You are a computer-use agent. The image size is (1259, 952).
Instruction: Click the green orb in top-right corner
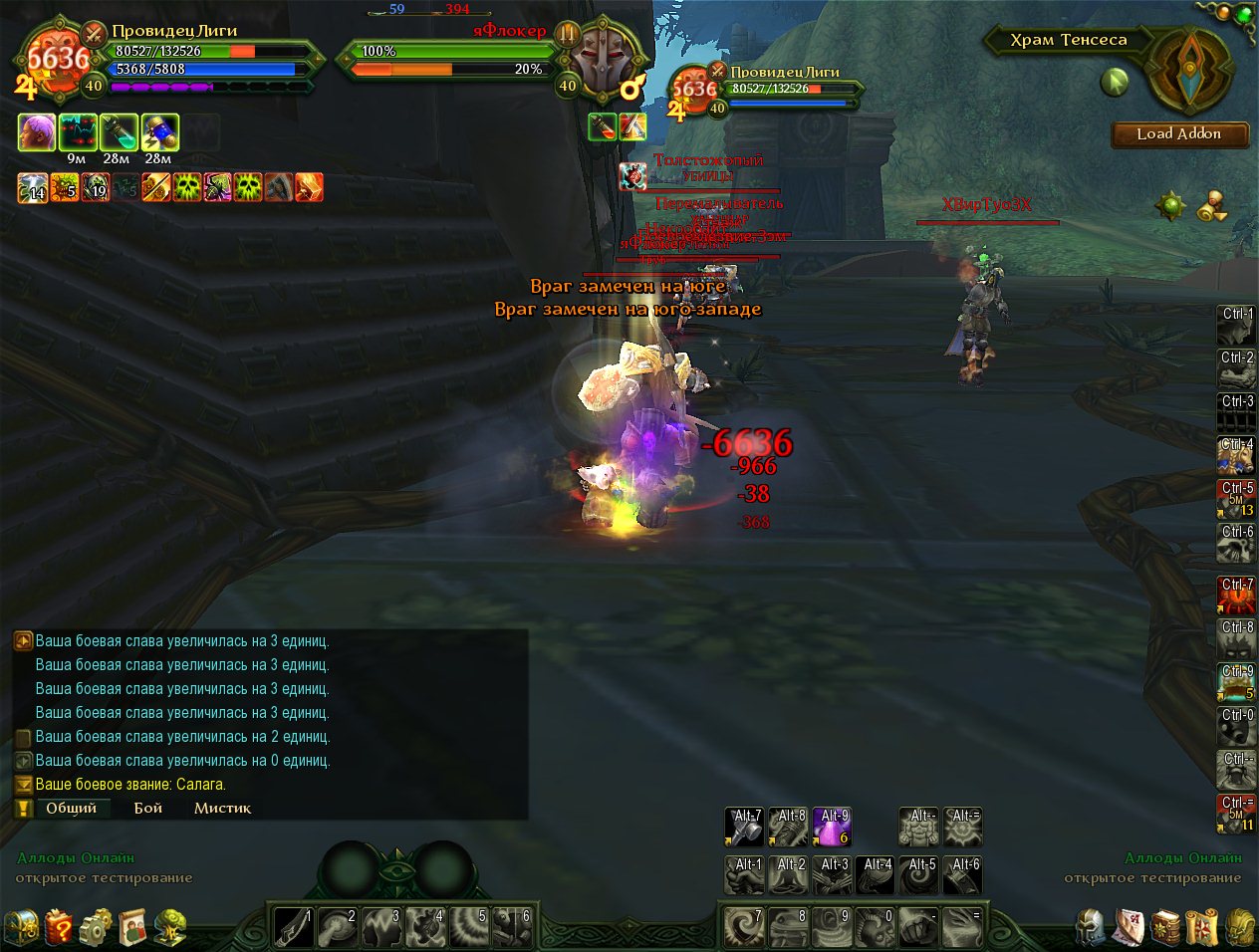(x=1244, y=14)
